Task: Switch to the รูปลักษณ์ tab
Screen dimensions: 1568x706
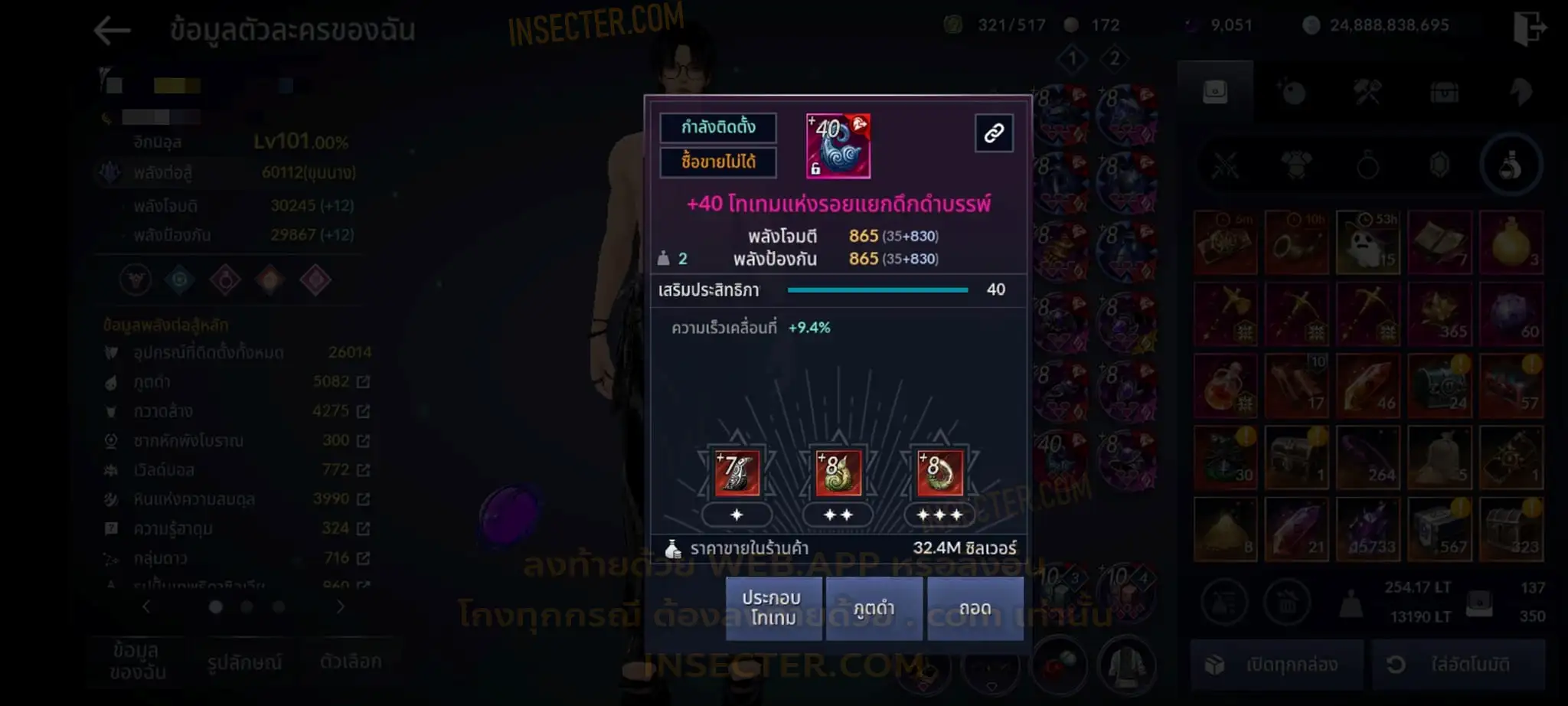Action: 244,662
